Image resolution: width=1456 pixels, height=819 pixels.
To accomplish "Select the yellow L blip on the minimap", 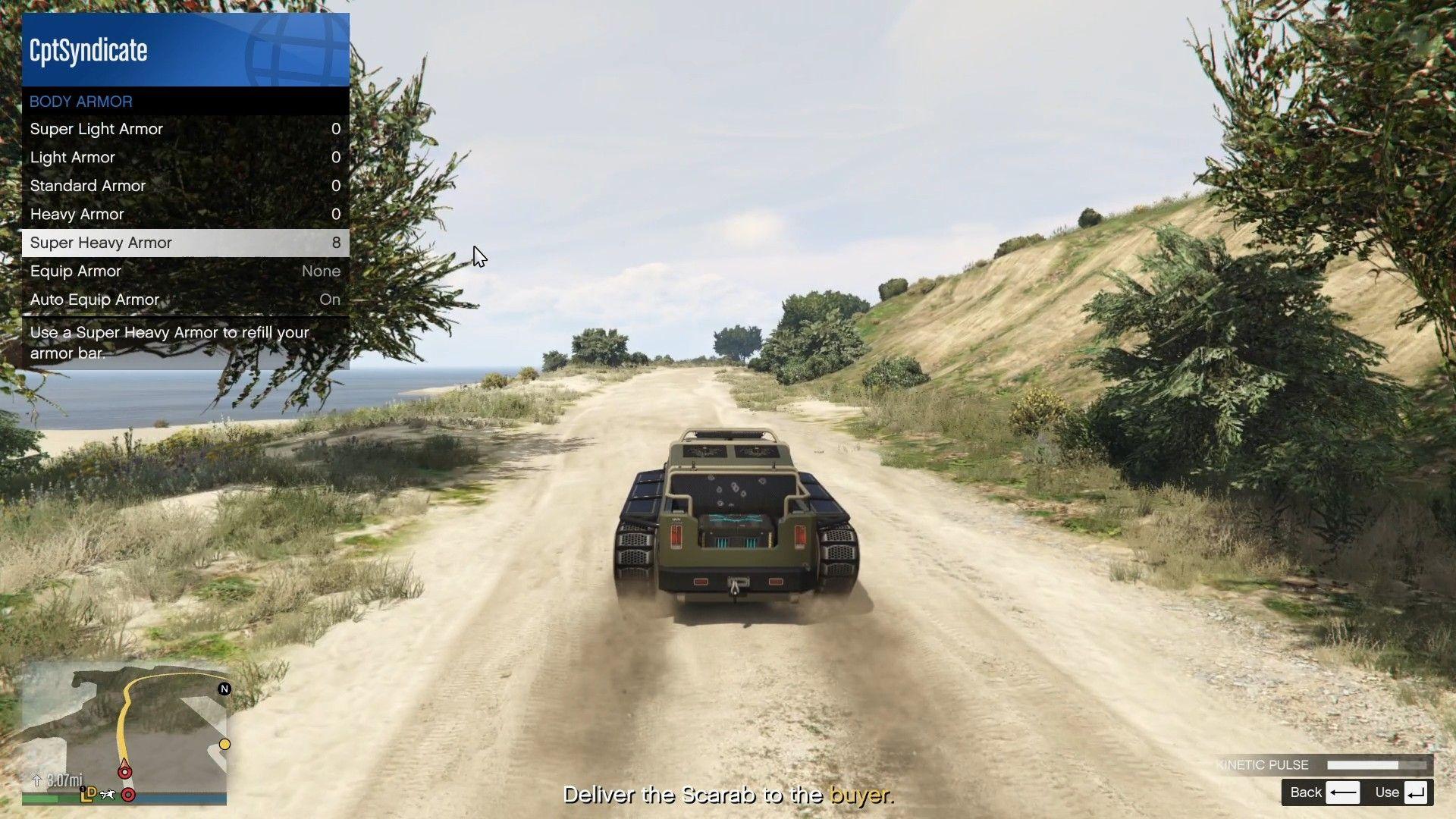I will (85, 797).
